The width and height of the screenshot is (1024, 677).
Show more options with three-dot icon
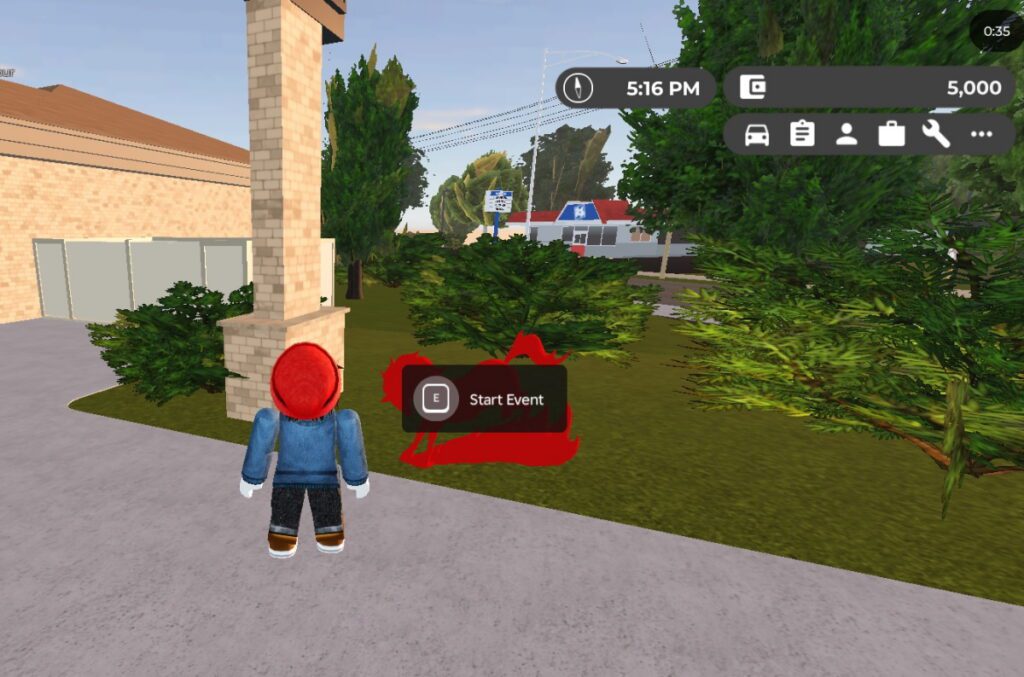click(981, 134)
